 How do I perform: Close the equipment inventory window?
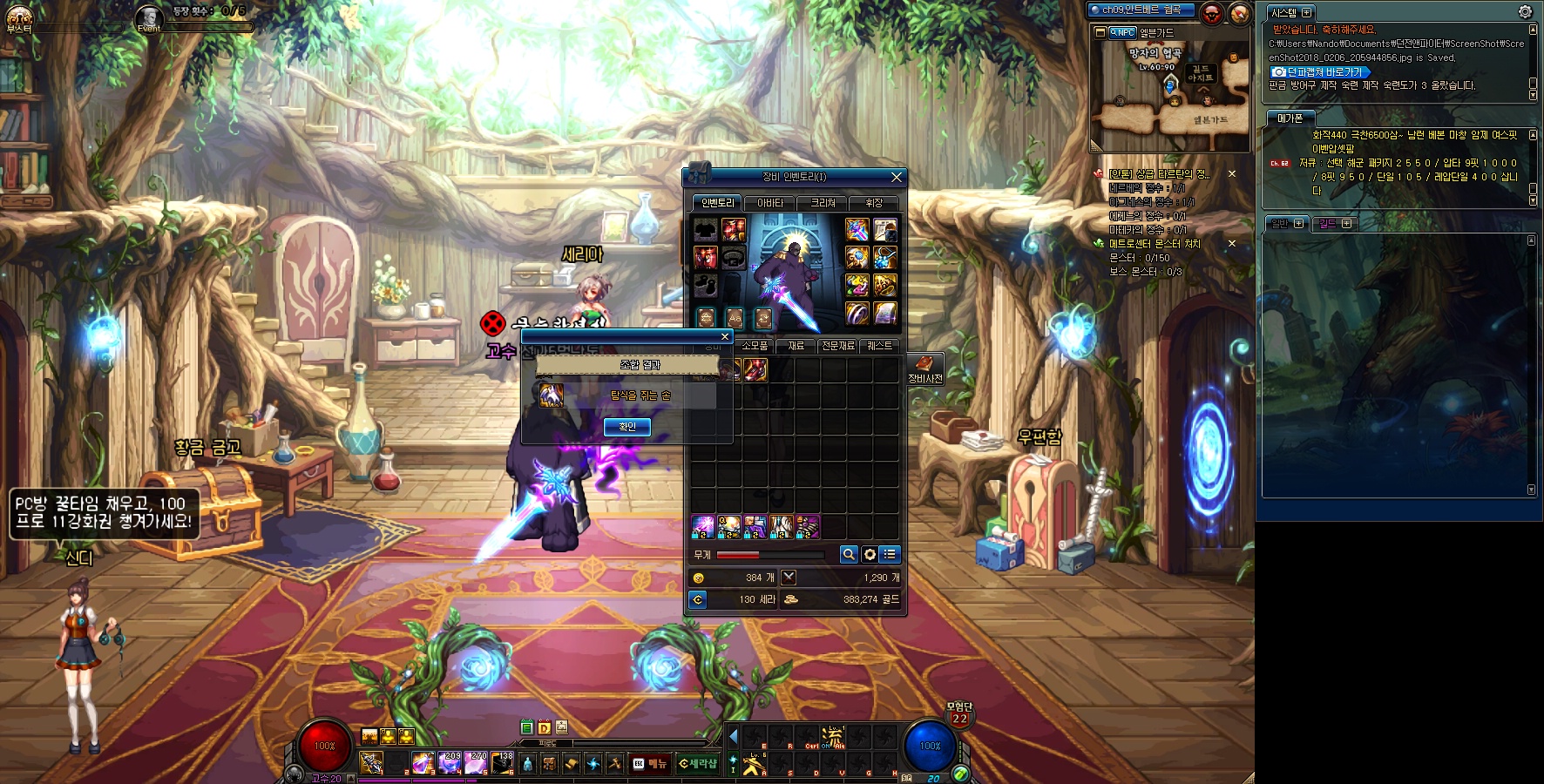[897, 177]
